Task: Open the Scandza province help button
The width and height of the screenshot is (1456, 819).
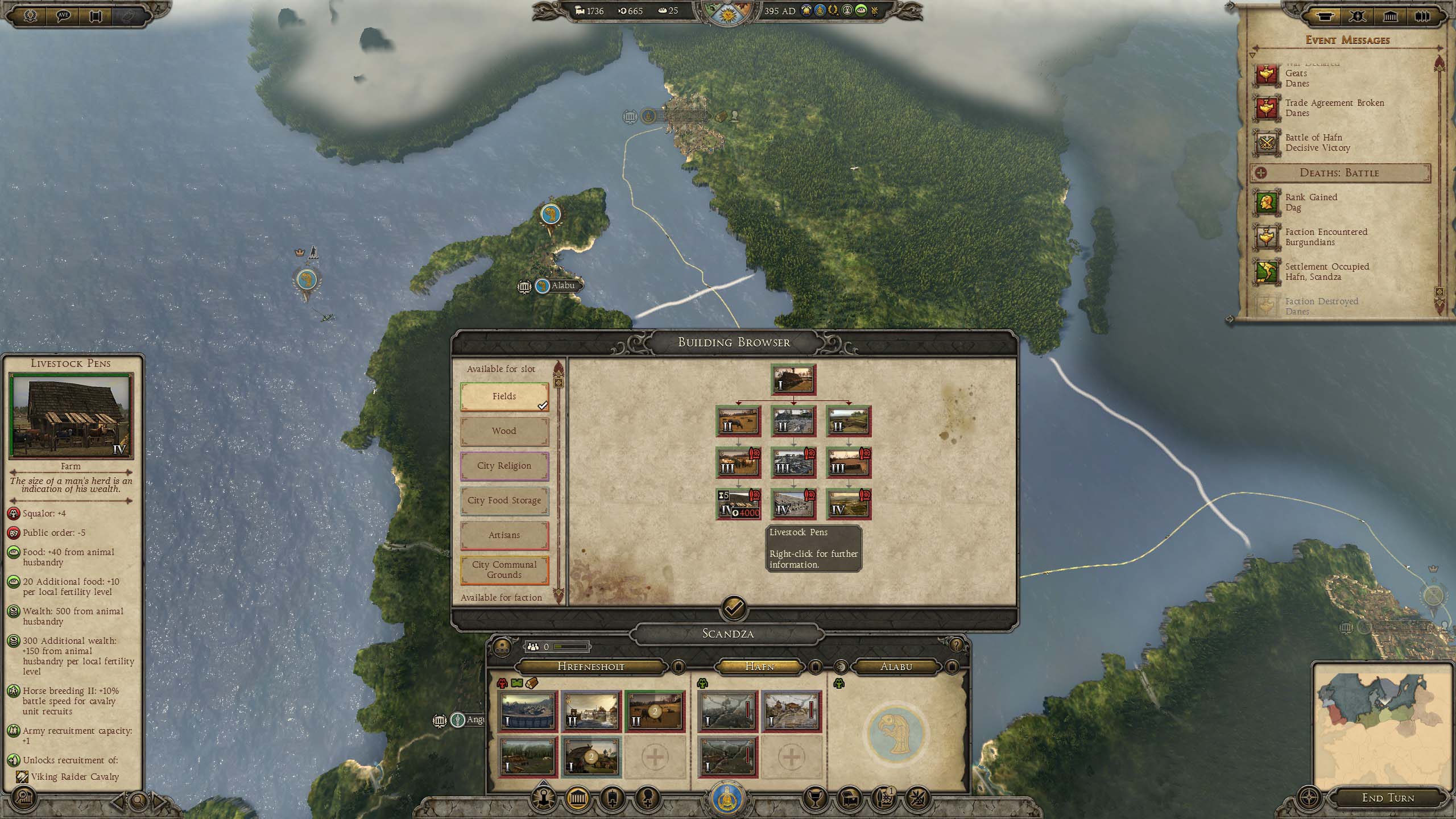Action: pos(956,645)
